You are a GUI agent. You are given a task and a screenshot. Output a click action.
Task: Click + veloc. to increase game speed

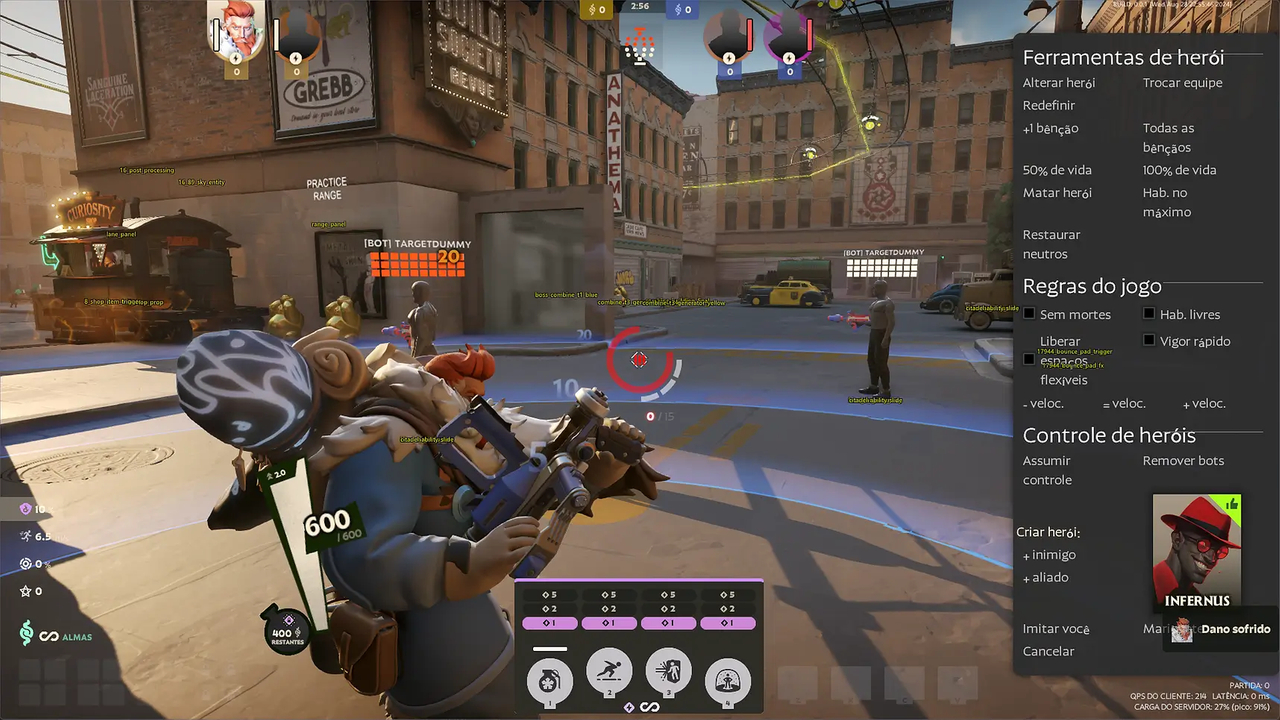click(1203, 403)
